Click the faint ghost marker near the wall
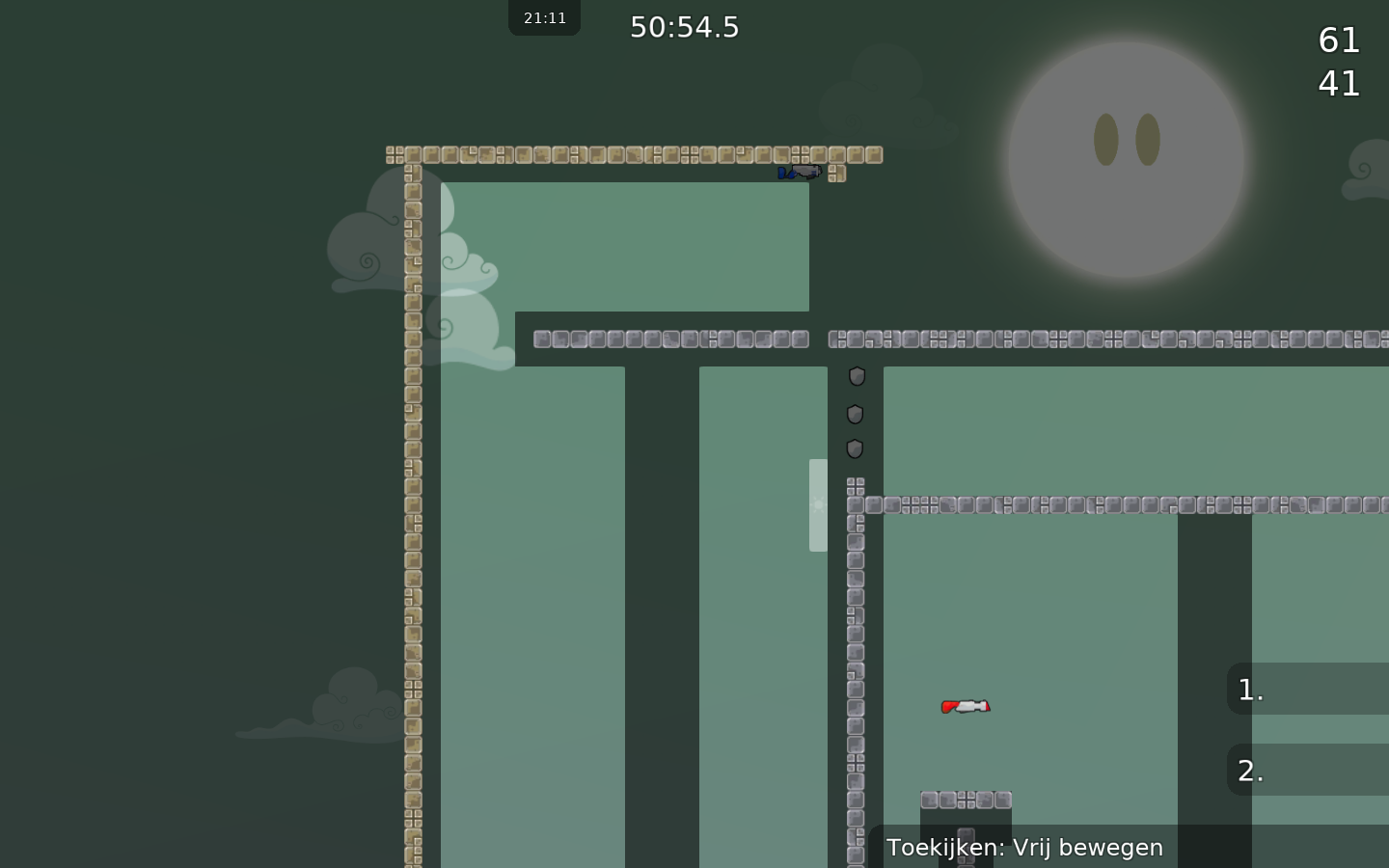This screenshot has width=1389, height=868. point(816,503)
